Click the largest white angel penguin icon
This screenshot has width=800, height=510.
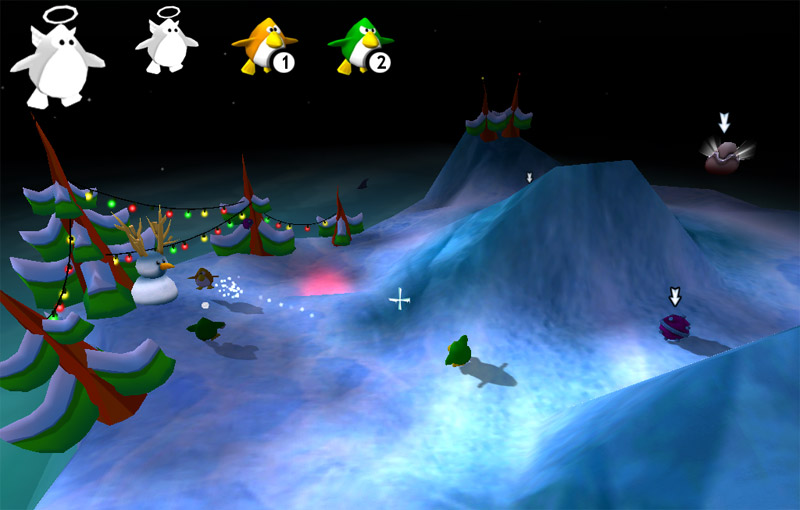[x=56, y=60]
